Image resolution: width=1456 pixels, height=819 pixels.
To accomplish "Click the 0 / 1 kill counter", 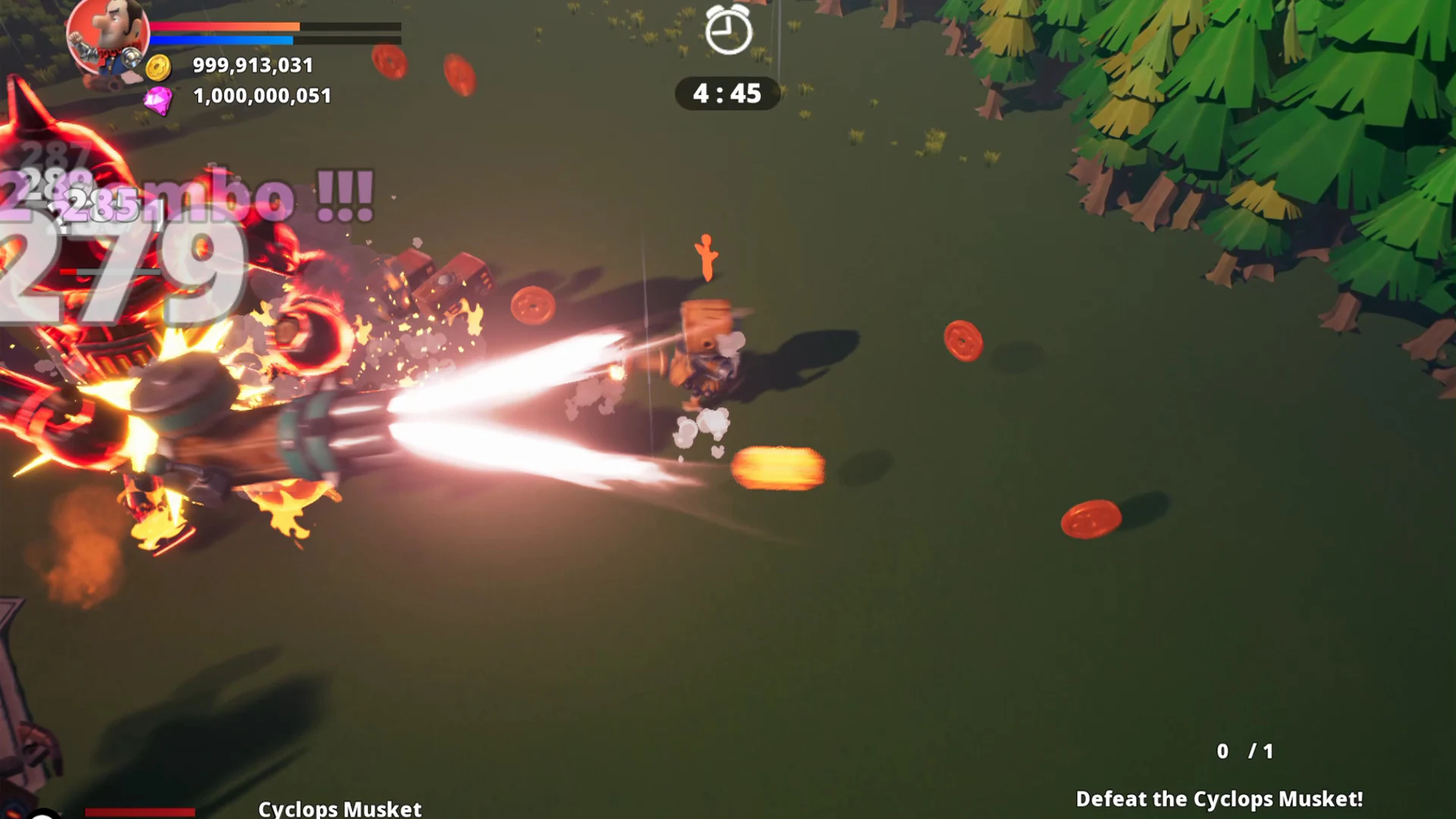I will pyautogui.click(x=1244, y=752).
